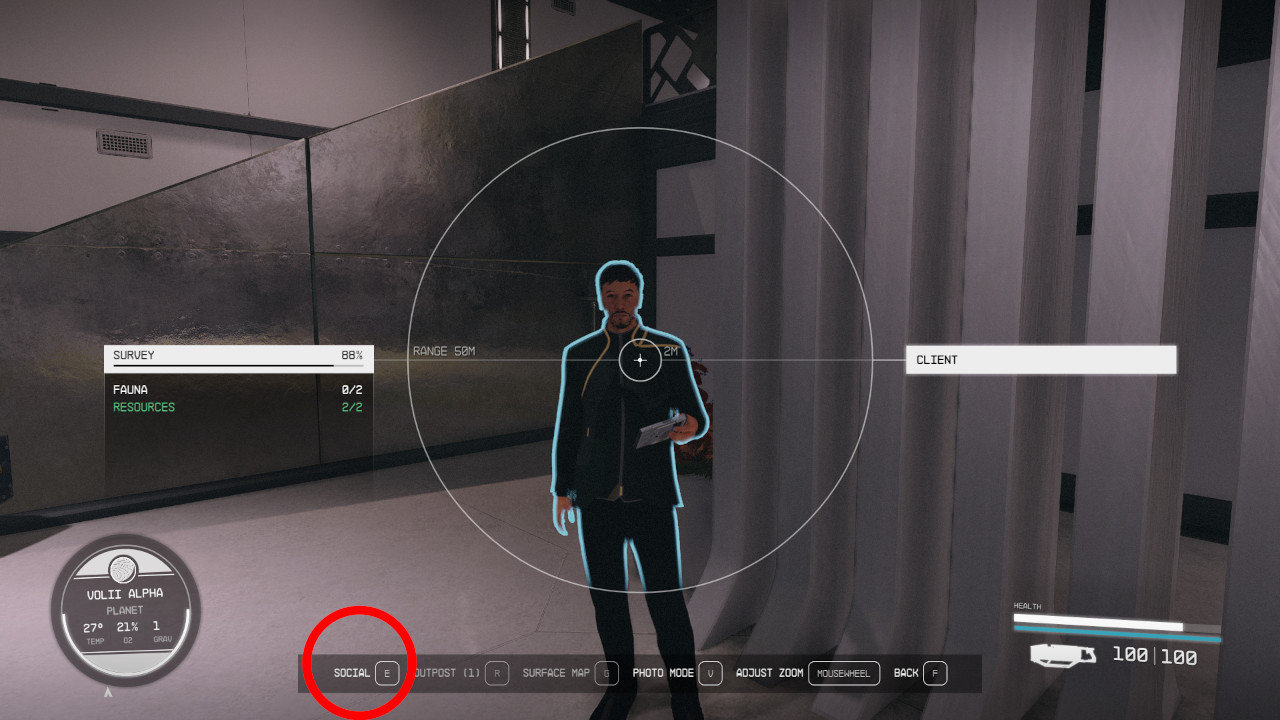Viewport: 1280px width, 720px height.
Task: Click the R keybind icon beside OUTPOST
Action: coord(495,673)
